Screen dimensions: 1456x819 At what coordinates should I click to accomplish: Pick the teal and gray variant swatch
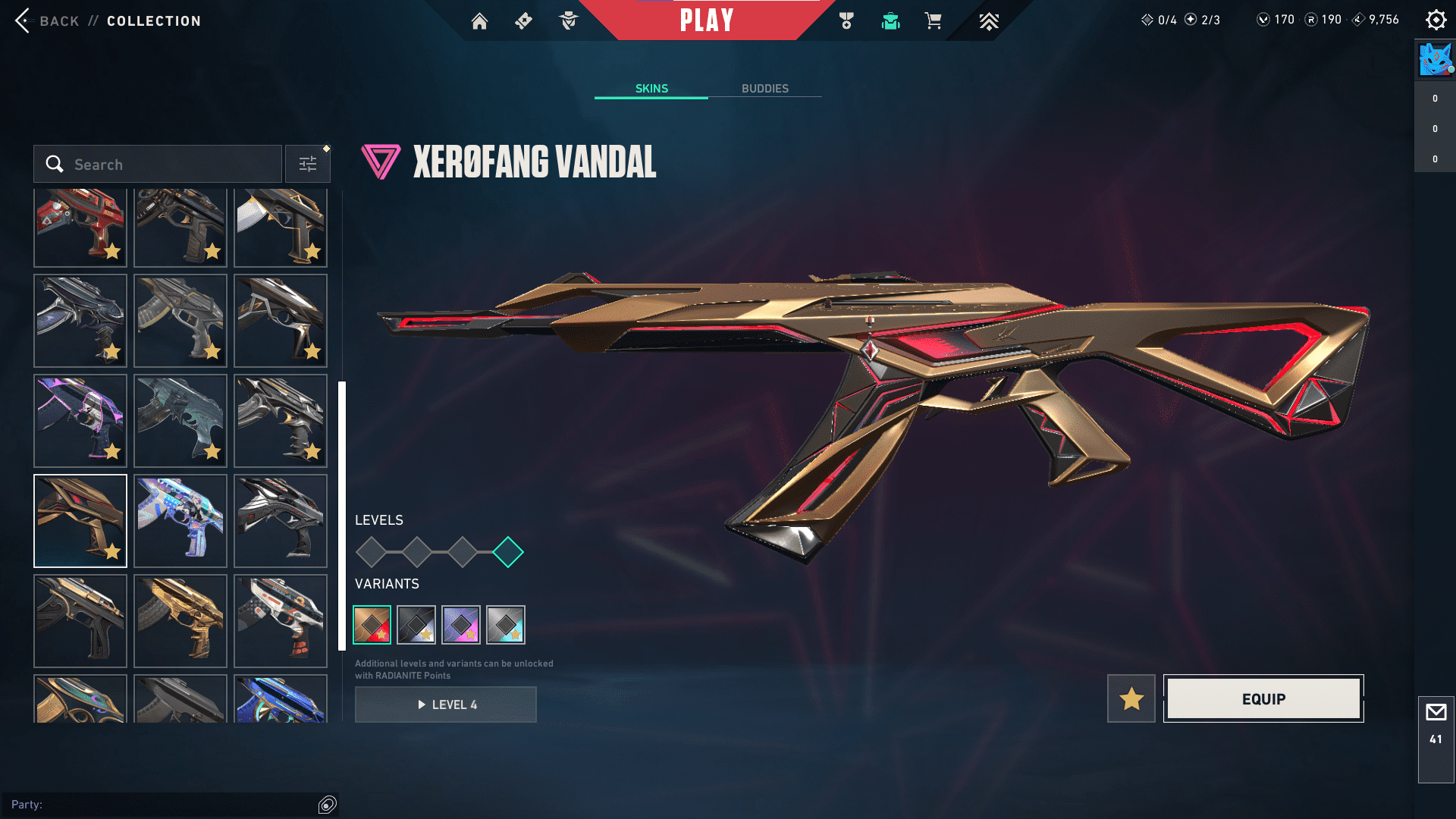[506, 625]
